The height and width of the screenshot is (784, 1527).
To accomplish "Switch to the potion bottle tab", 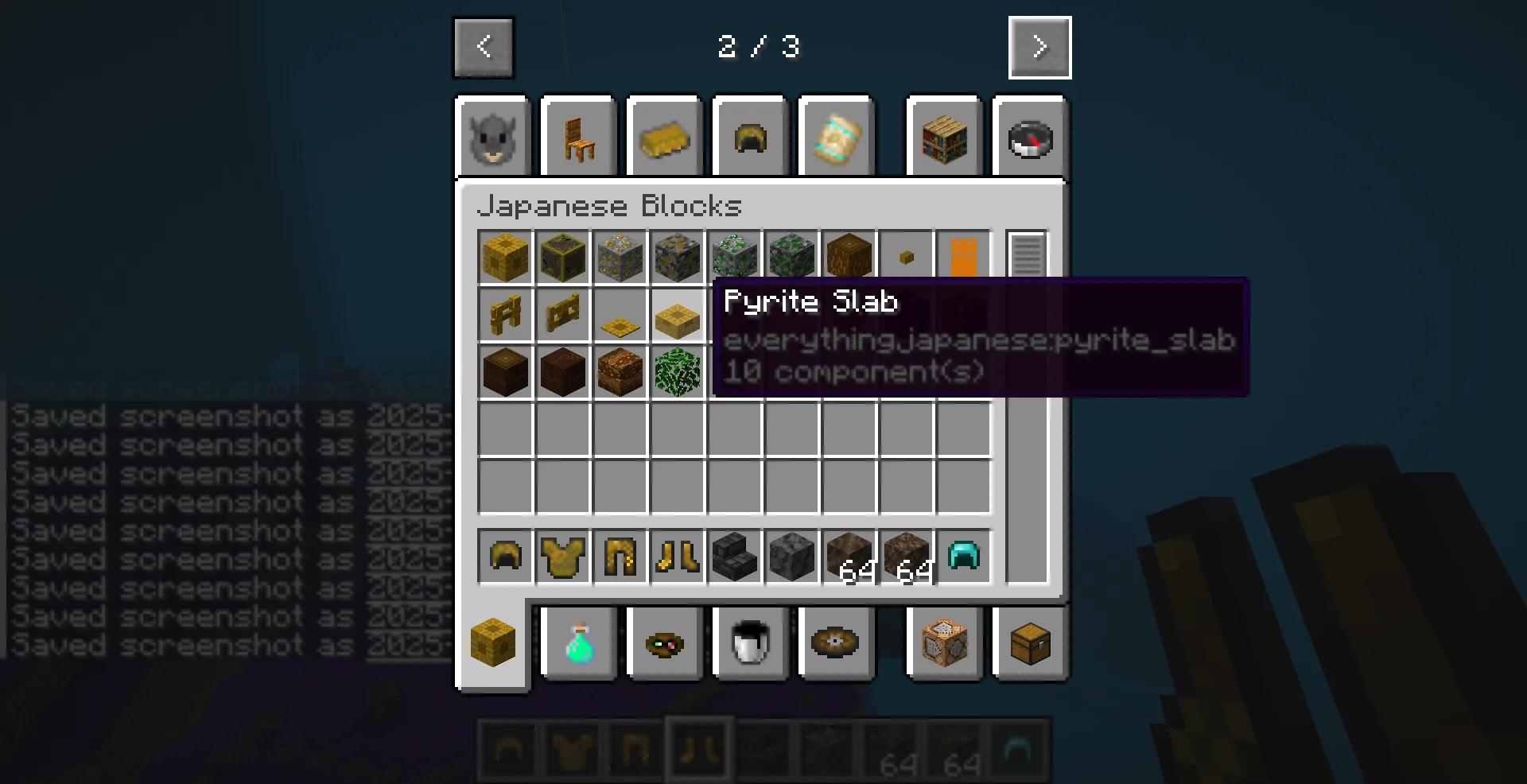I will (578, 644).
